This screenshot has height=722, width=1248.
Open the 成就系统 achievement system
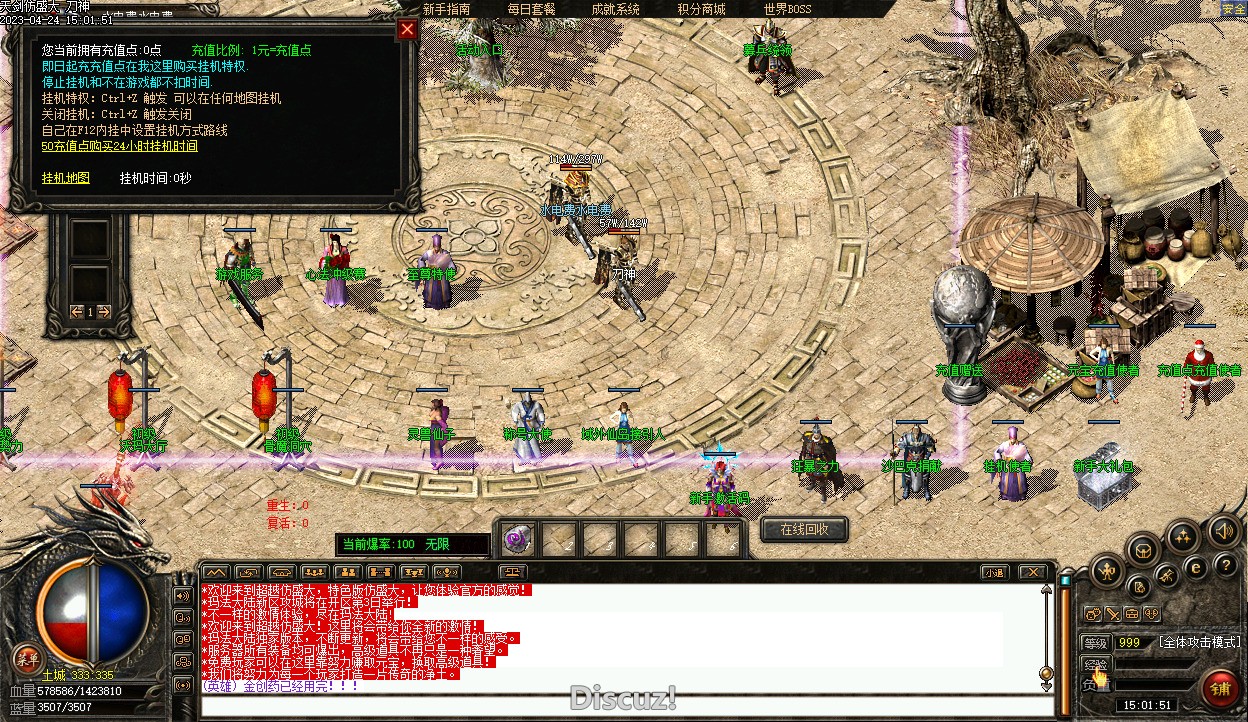[615, 9]
